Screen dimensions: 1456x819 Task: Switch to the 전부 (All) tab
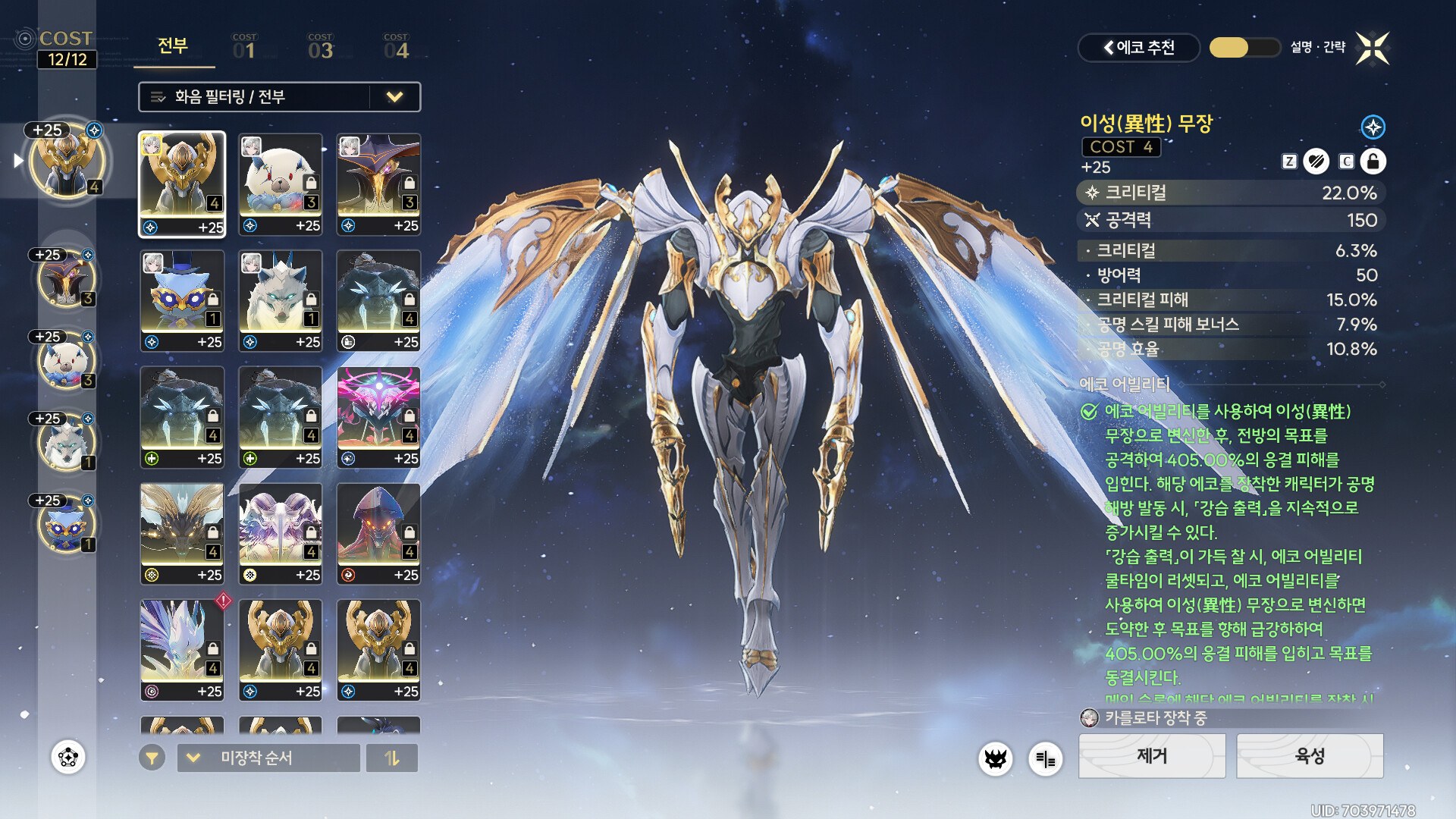(173, 47)
